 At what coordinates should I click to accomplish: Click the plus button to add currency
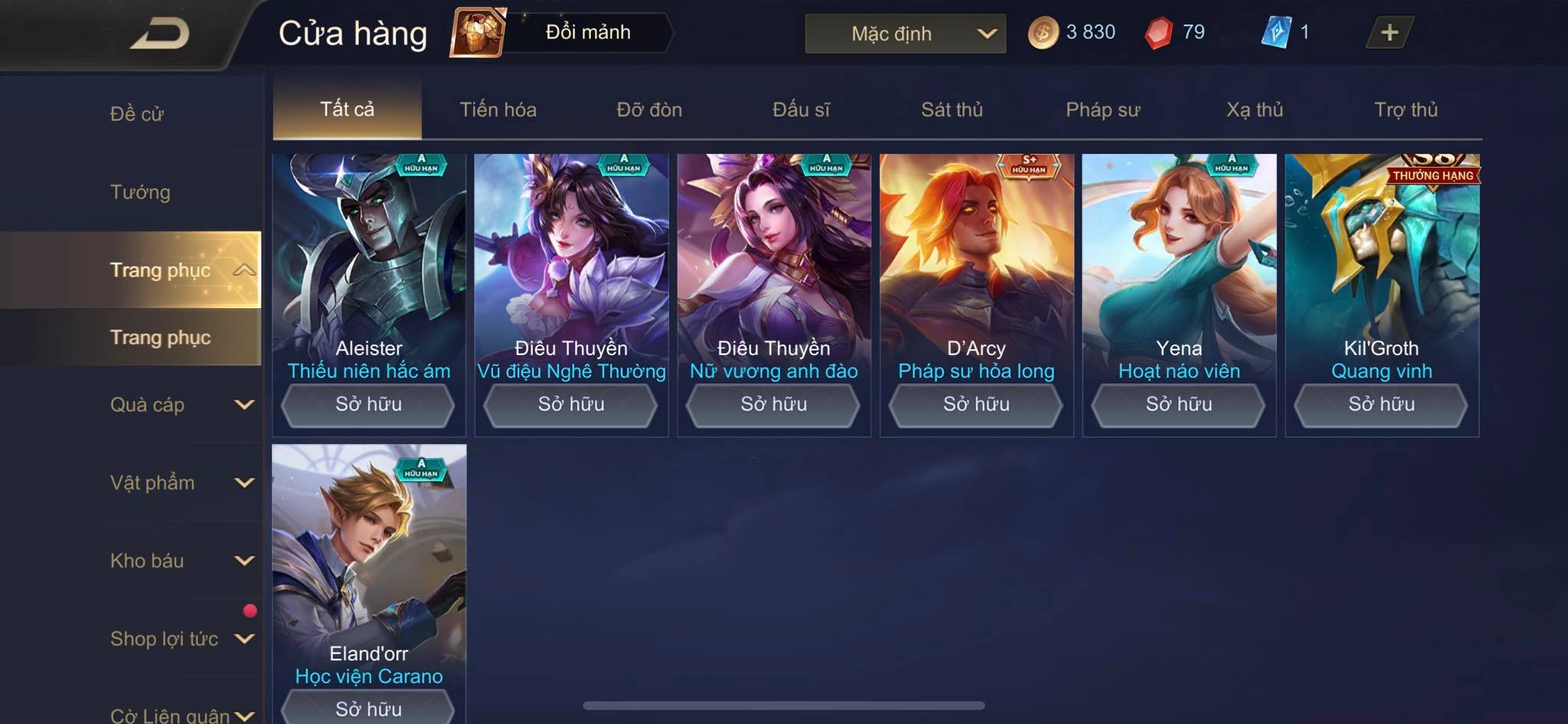coord(1389,33)
